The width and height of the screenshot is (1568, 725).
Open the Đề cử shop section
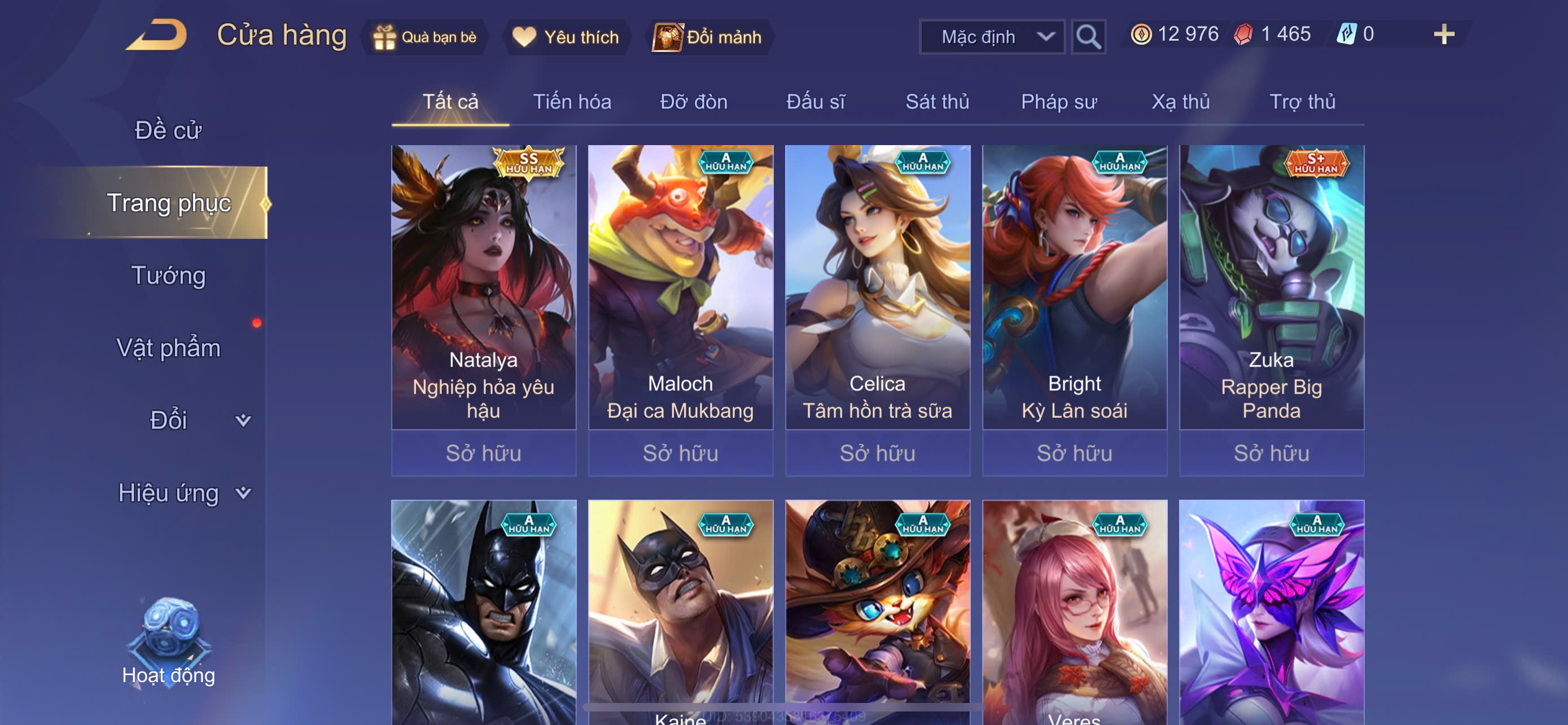[168, 130]
